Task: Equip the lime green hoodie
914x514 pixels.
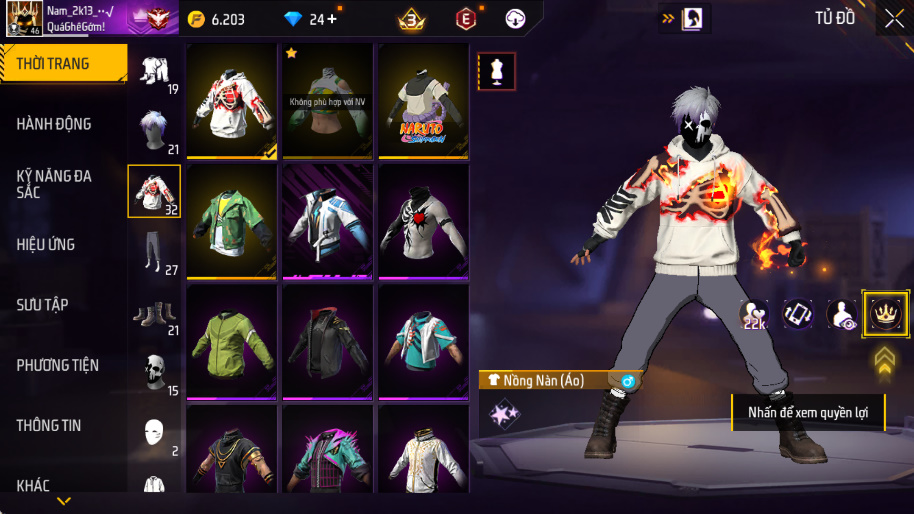Action: 232,342
